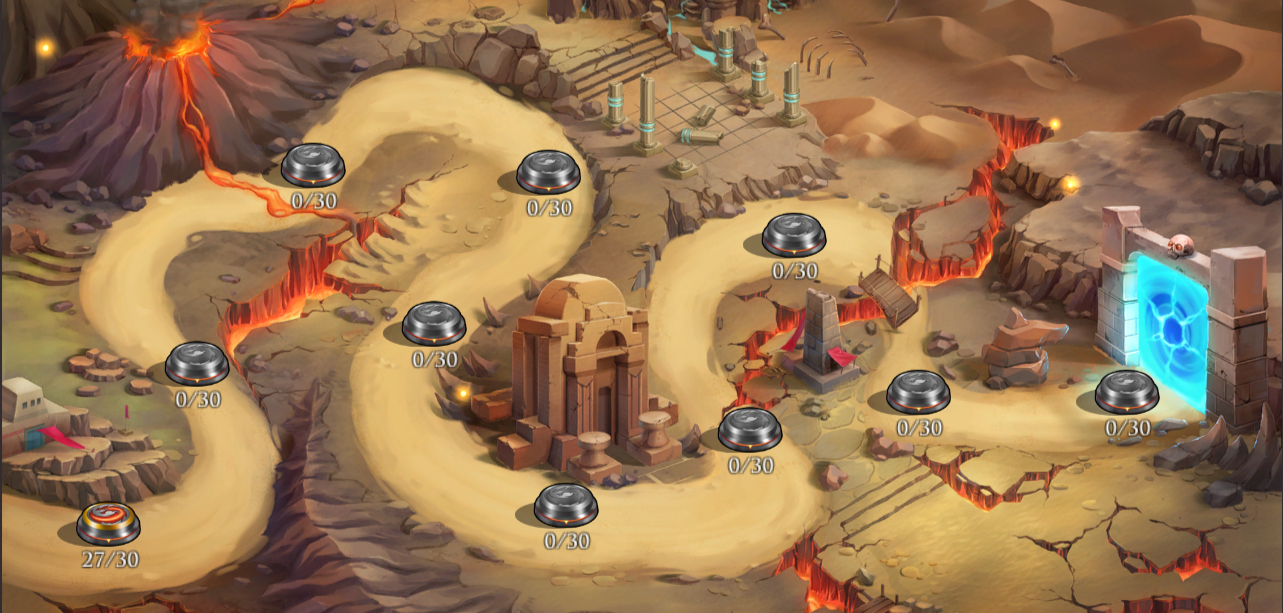Open the level node next to the wooden bridge
This screenshot has height=613, width=1283.
794,236
